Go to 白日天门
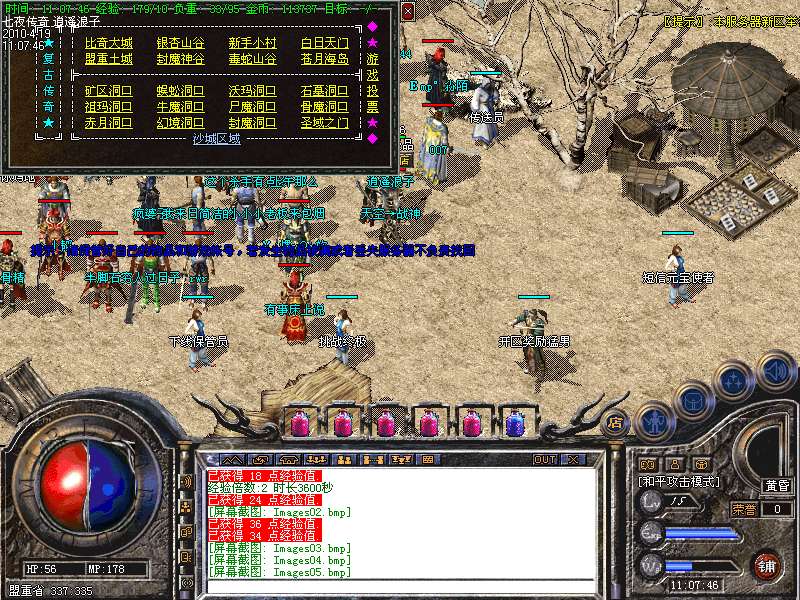The image size is (800, 600). pos(324,43)
